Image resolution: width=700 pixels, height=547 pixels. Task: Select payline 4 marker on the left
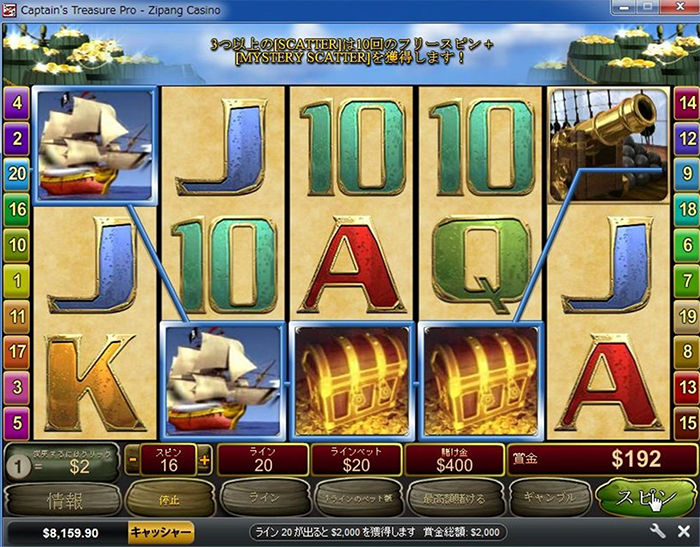16,102
